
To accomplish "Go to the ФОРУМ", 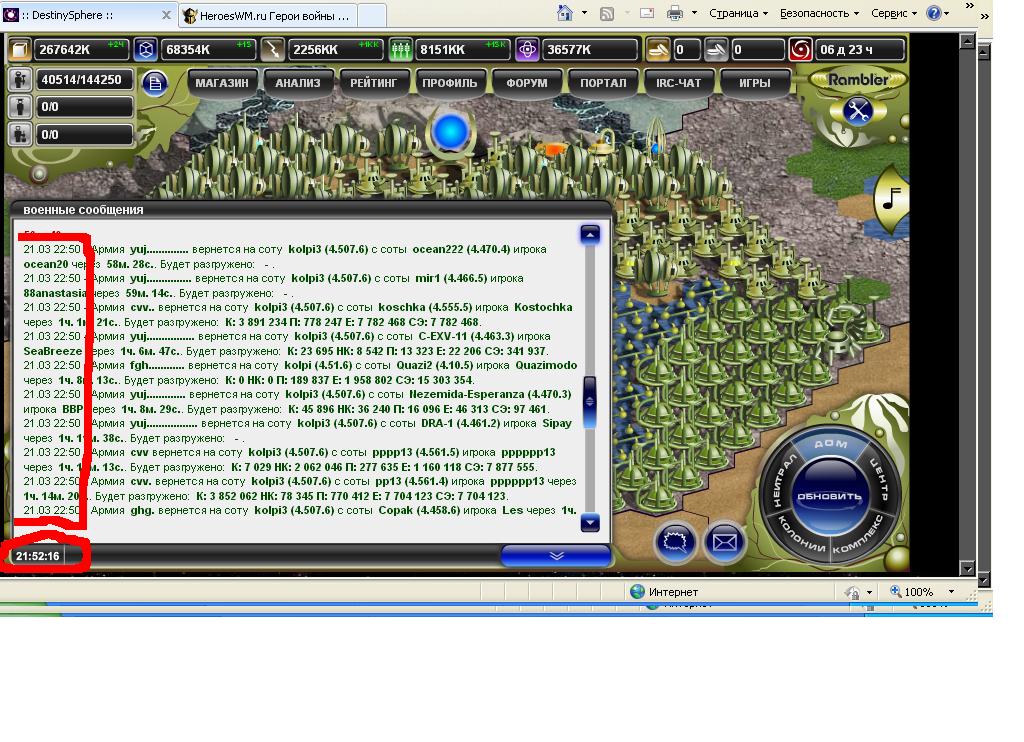I will [527, 83].
